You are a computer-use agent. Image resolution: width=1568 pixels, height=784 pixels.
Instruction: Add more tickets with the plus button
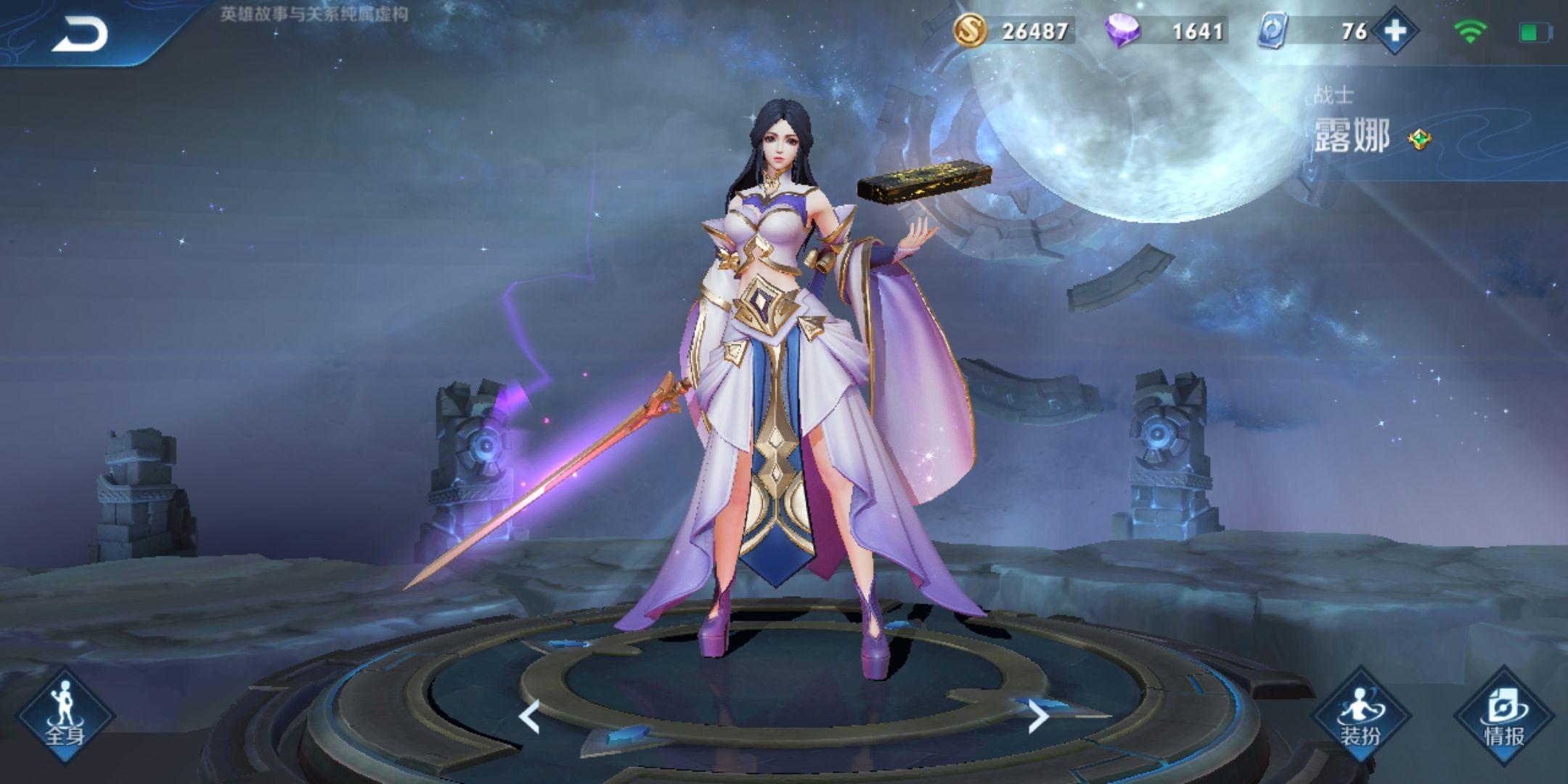[x=1395, y=31]
